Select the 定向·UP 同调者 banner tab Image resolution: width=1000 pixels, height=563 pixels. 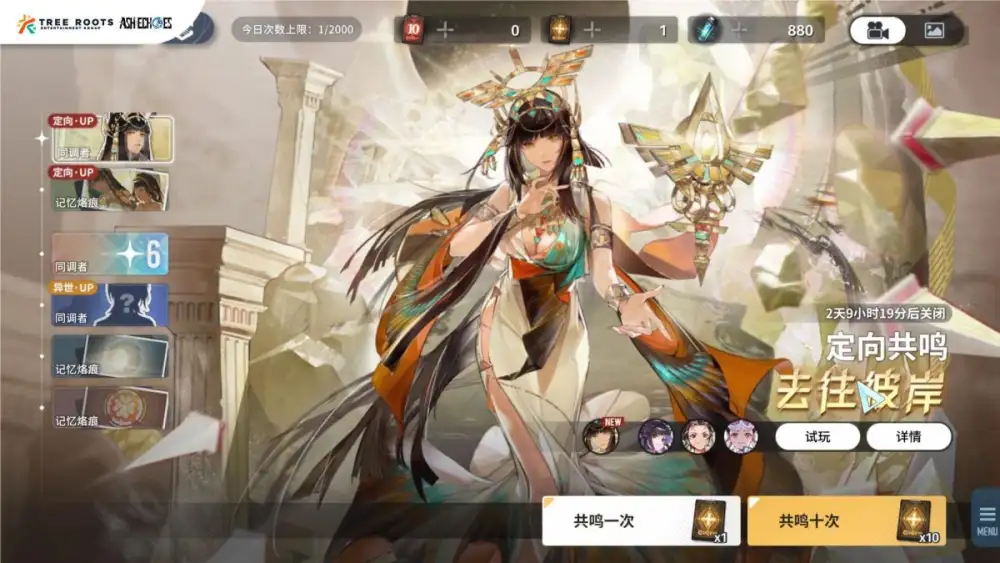(x=111, y=139)
